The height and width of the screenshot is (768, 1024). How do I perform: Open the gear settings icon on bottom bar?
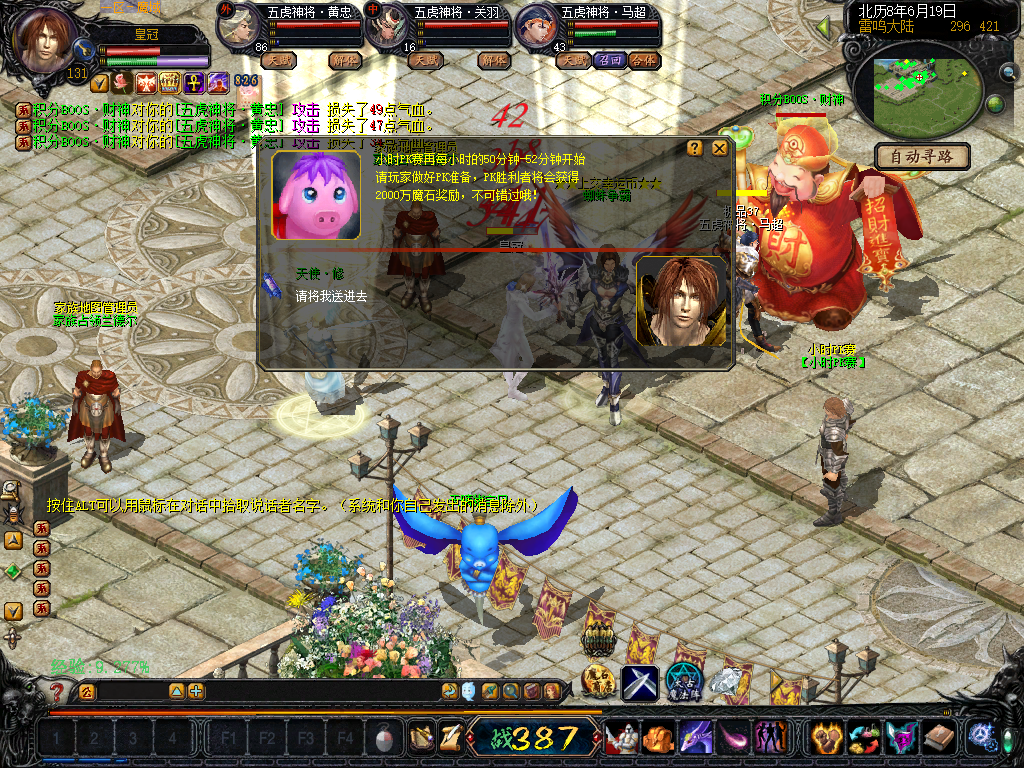click(x=980, y=738)
